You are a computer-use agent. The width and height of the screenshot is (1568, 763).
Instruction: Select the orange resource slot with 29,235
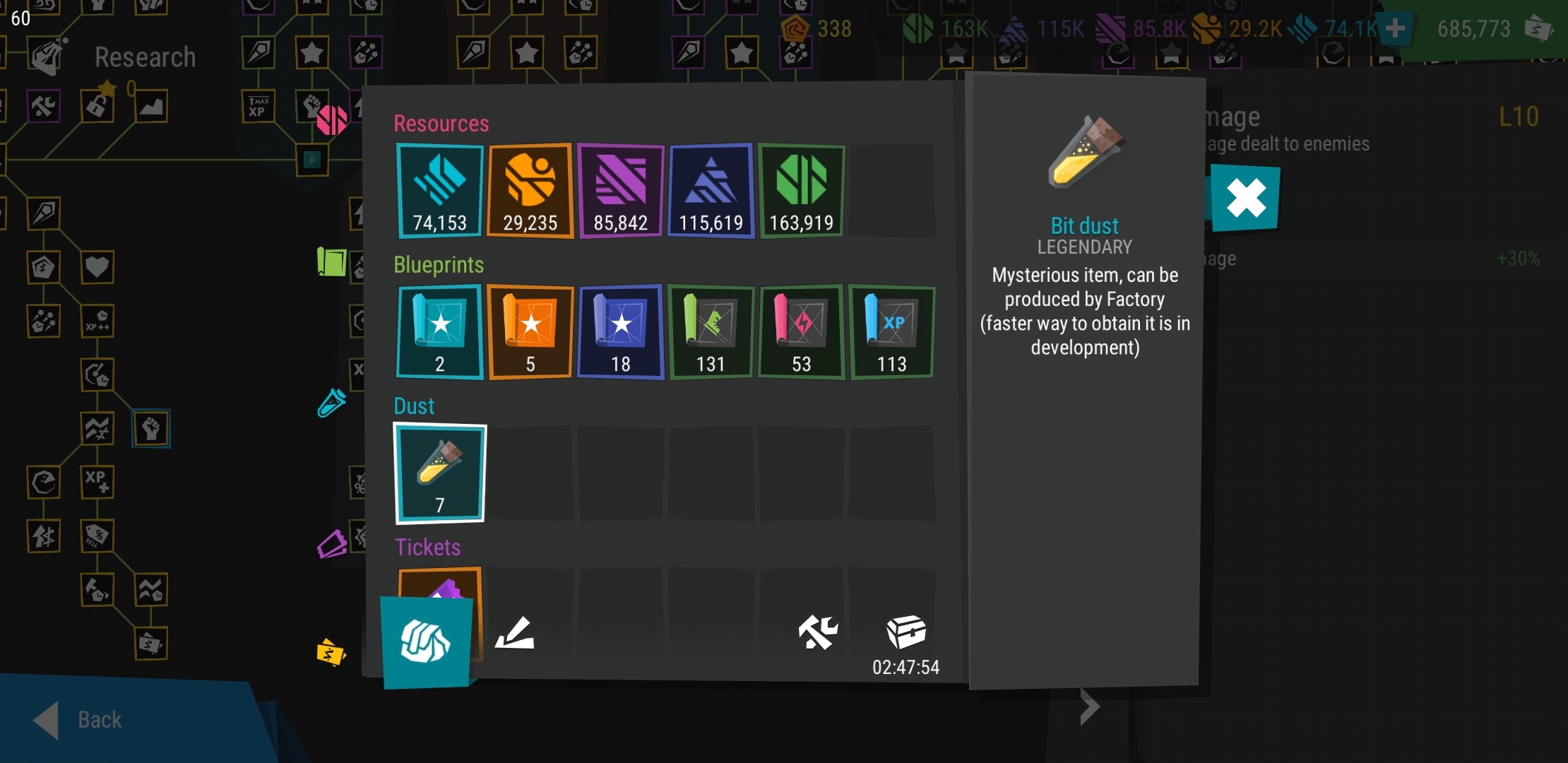[530, 191]
